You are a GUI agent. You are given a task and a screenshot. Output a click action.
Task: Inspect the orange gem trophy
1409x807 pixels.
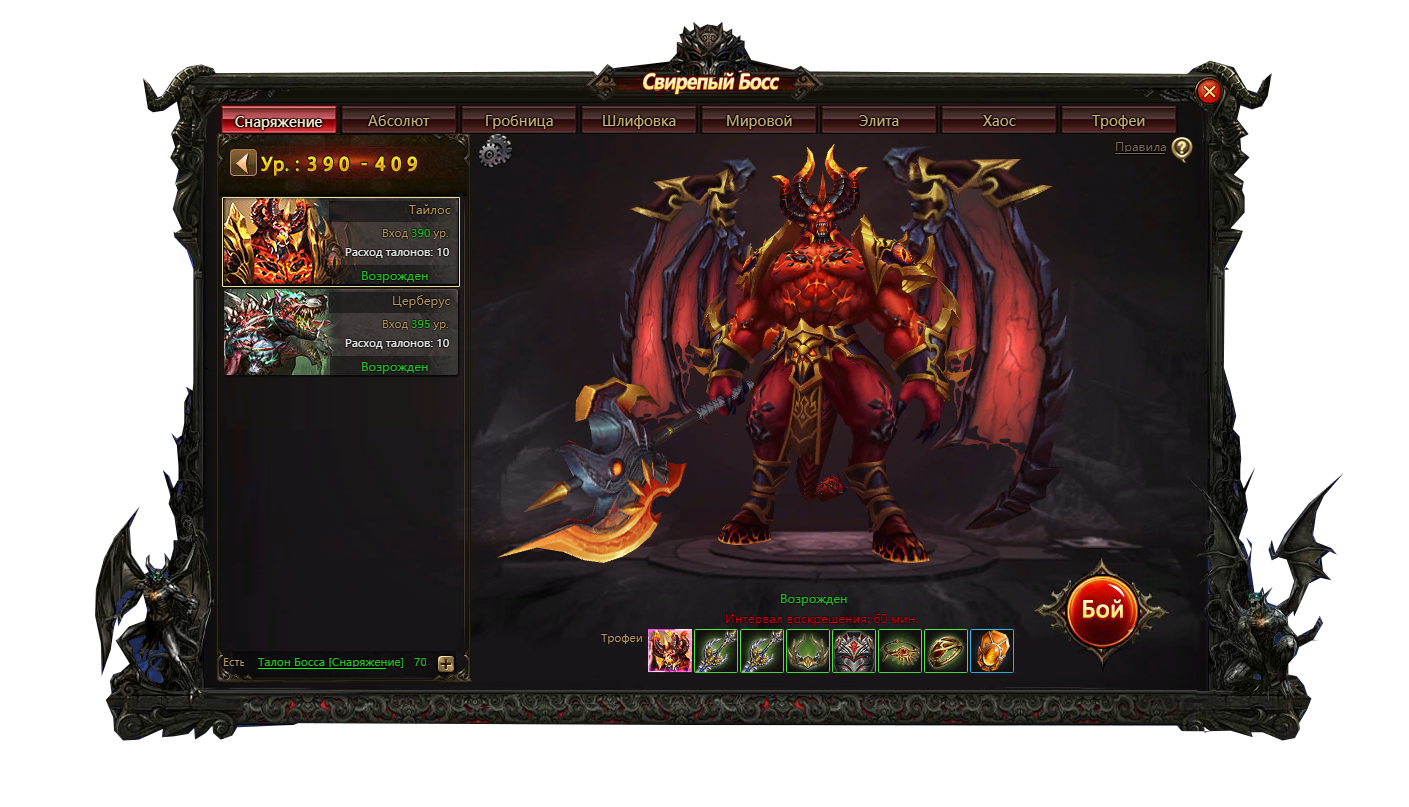992,651
